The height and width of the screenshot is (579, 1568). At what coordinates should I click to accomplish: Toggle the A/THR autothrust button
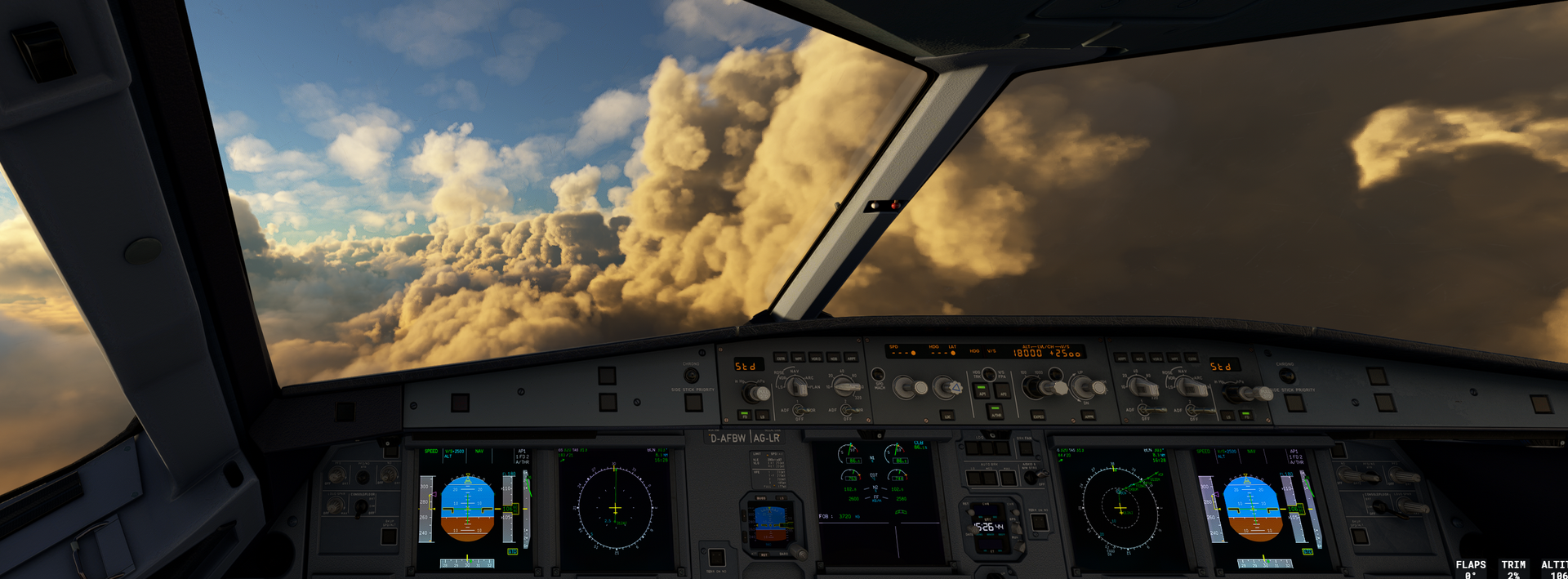(995, 412)
